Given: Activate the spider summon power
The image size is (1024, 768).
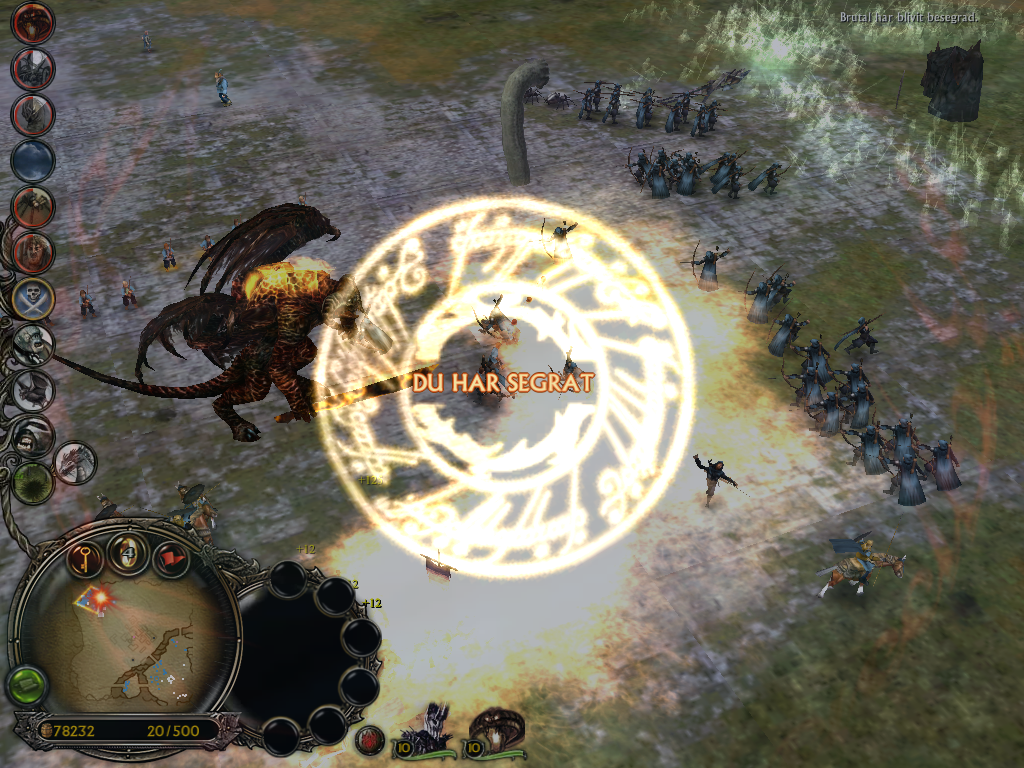Looking at the screenshot, I should [x=33, y=206].
